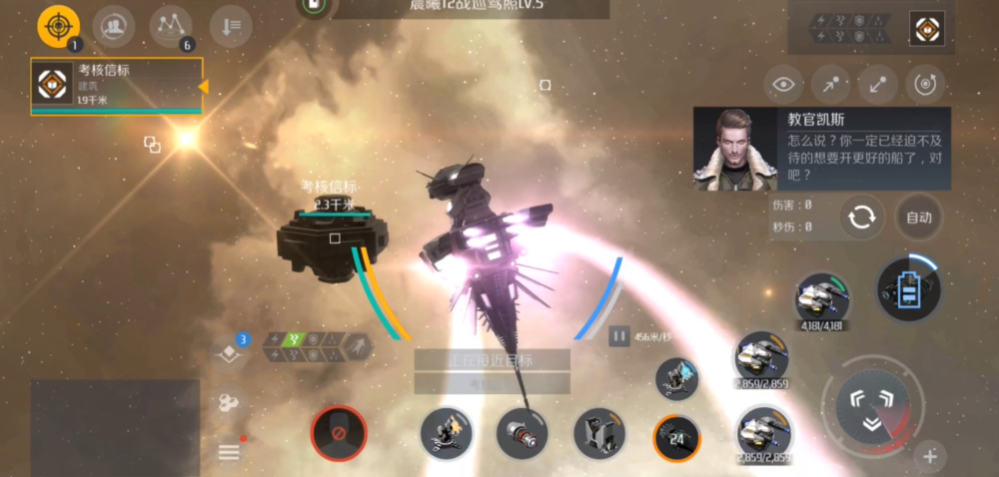Viewport: 999px width, 477px height.
Task: Start orbiting with the circular arrow button
Action: click(923, 86)
